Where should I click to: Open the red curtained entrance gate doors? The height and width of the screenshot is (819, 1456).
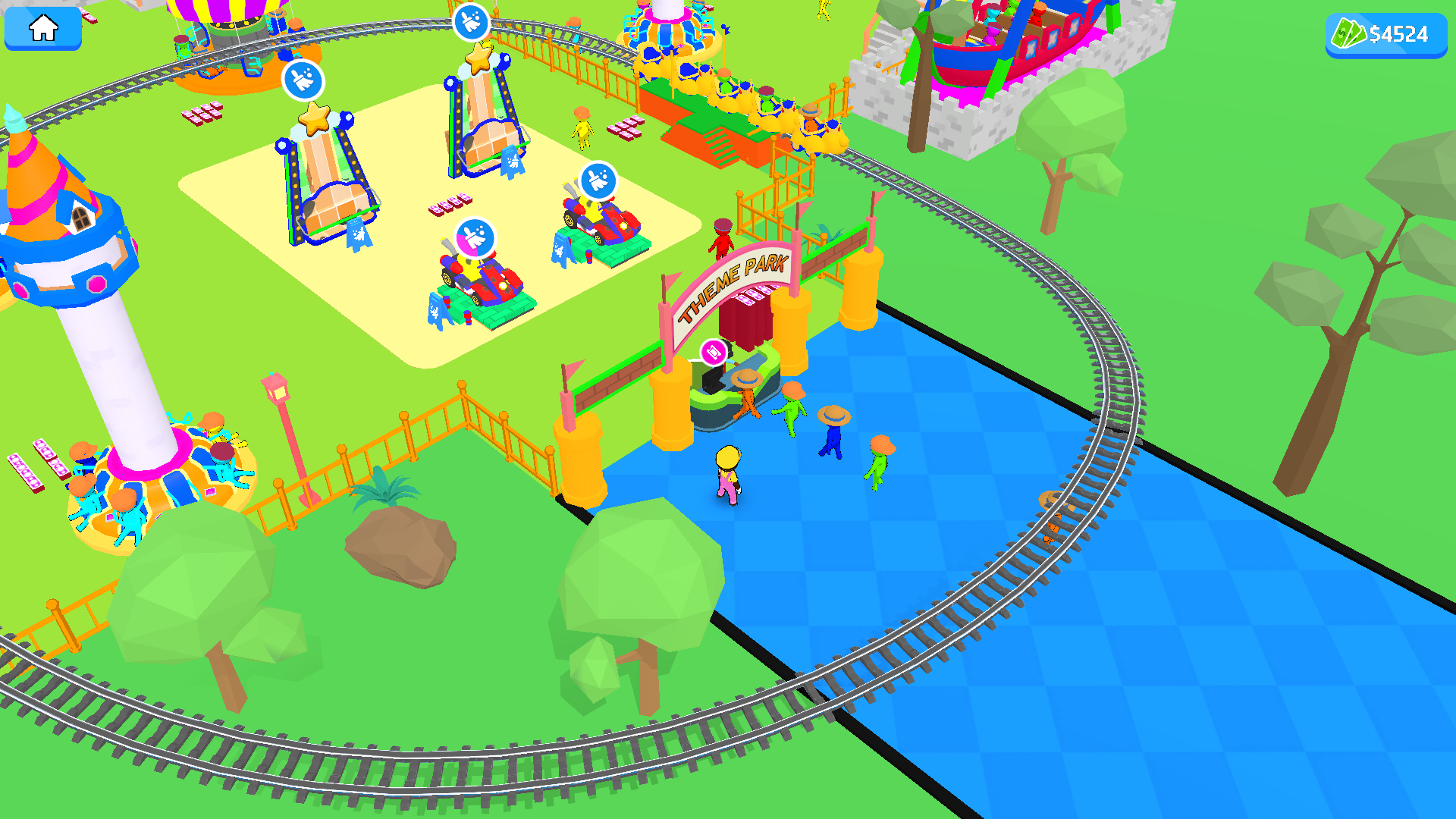(x=747, y=318)
